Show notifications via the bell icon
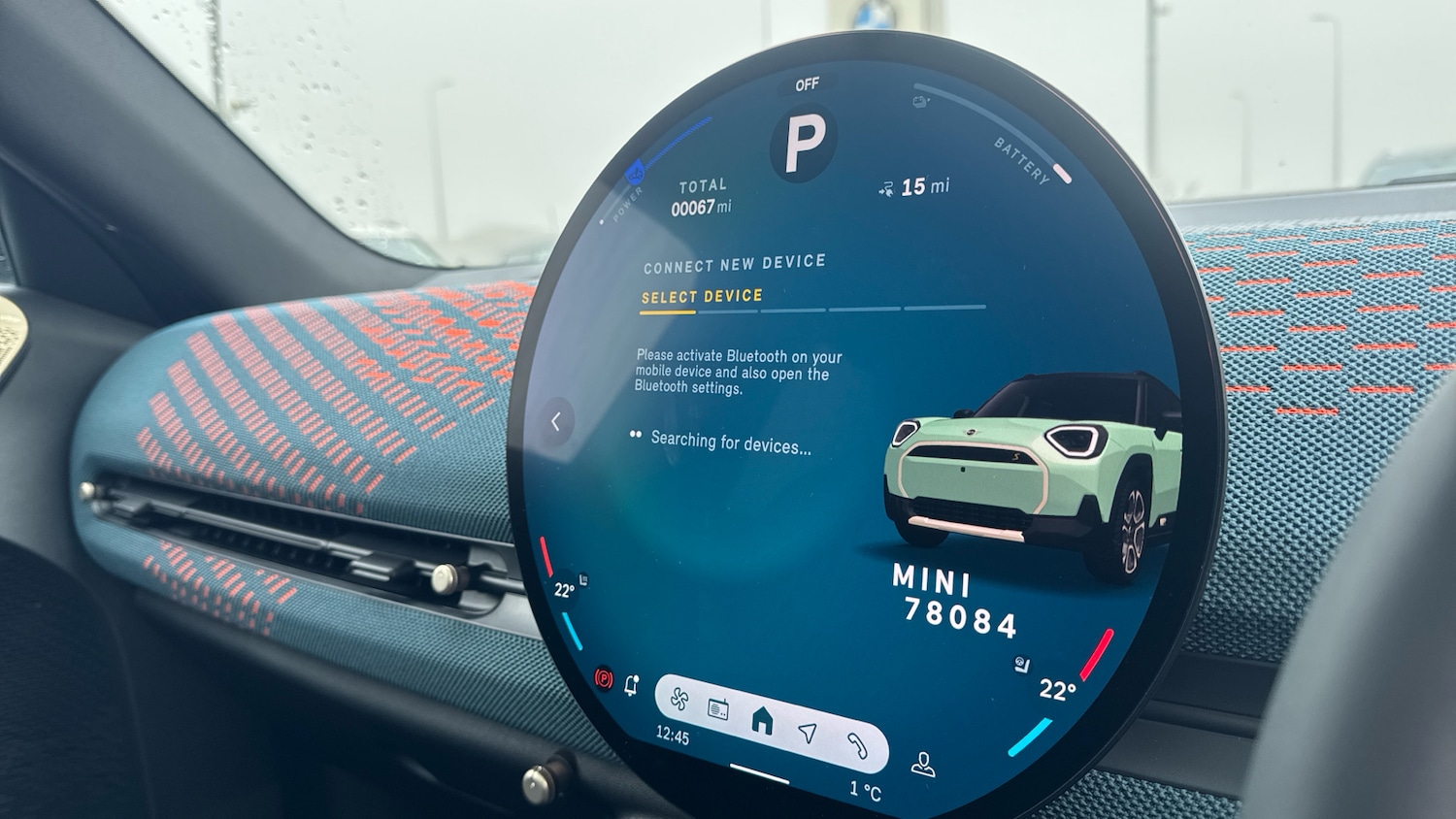The width and height of the screenshot is (1456, 819). (632, 685)
